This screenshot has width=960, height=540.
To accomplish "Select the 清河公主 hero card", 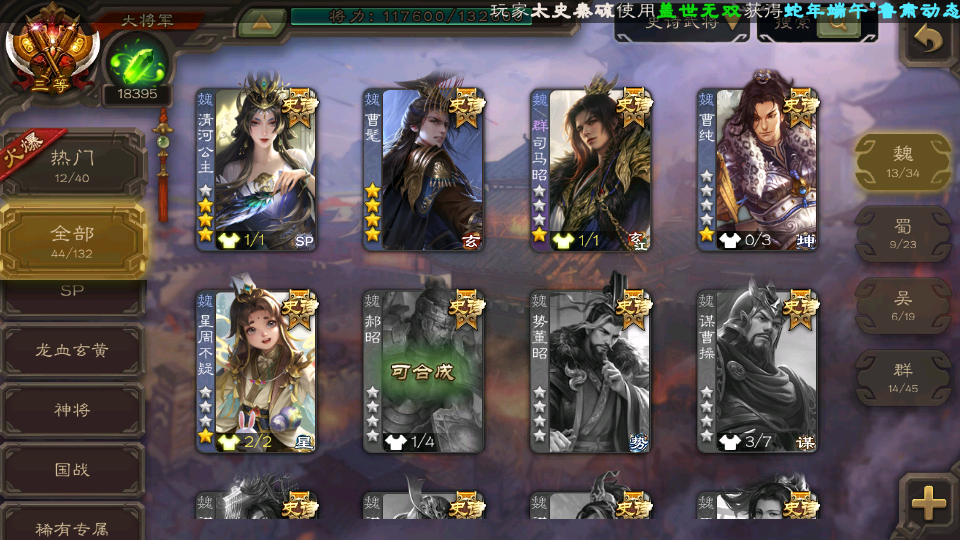I will coord(256,170).
